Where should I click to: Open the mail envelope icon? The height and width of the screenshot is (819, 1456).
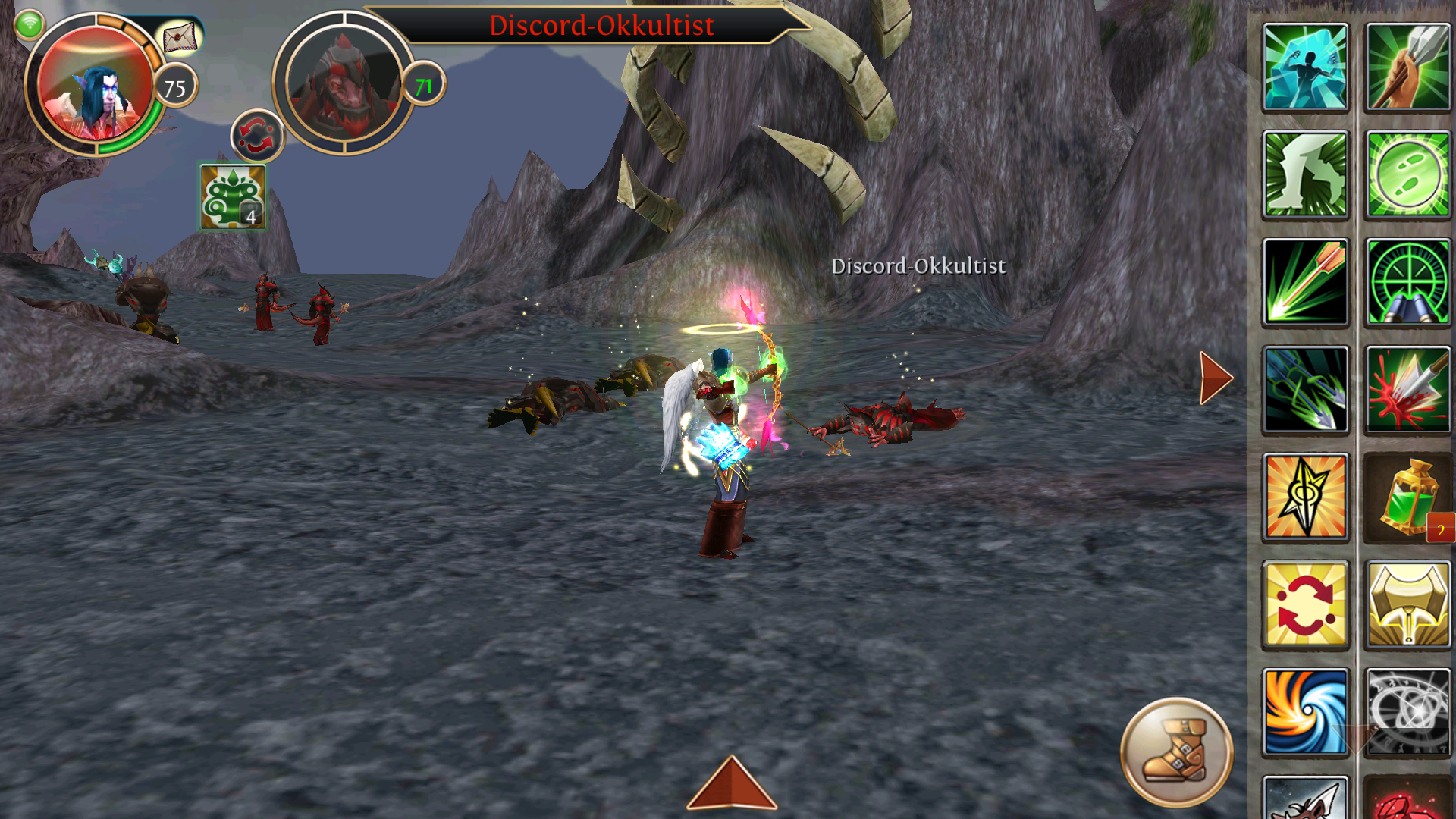pyautogui.click(x=180, y=38)
